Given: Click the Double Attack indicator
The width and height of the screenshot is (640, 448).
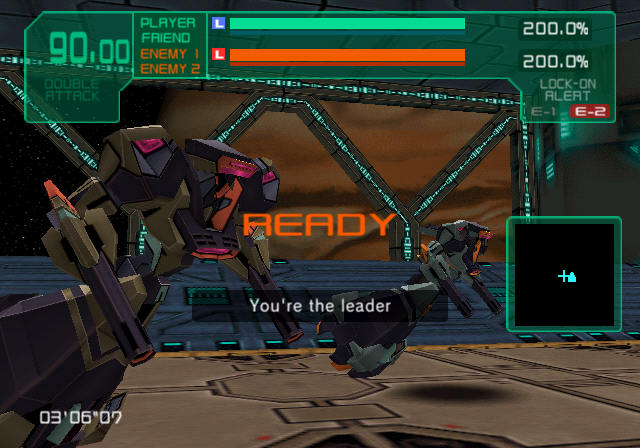Looking at the screenshot, I should [72, 91].
